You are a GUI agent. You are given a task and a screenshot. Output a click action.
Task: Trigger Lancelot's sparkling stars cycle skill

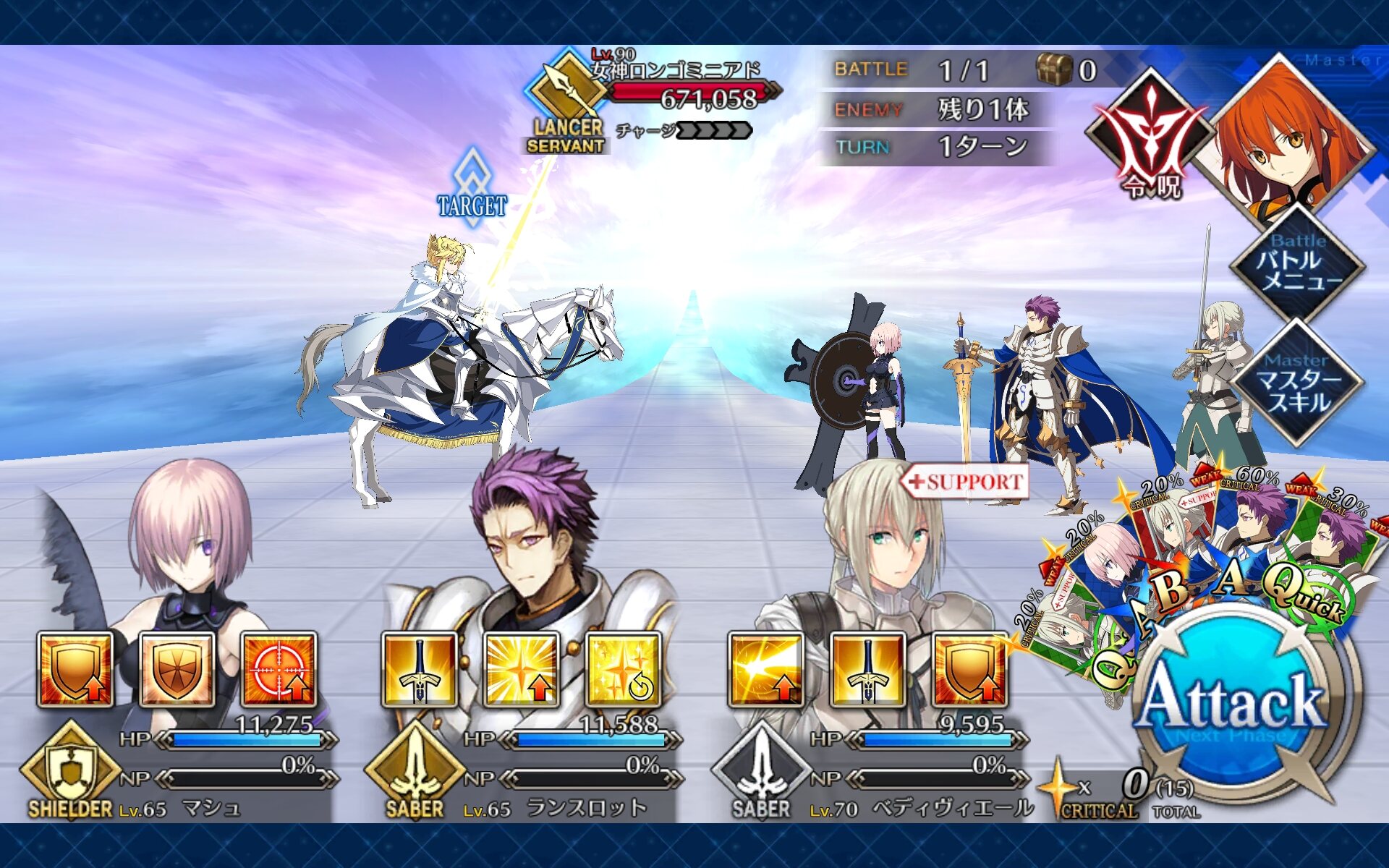click(x=624, y=670)
